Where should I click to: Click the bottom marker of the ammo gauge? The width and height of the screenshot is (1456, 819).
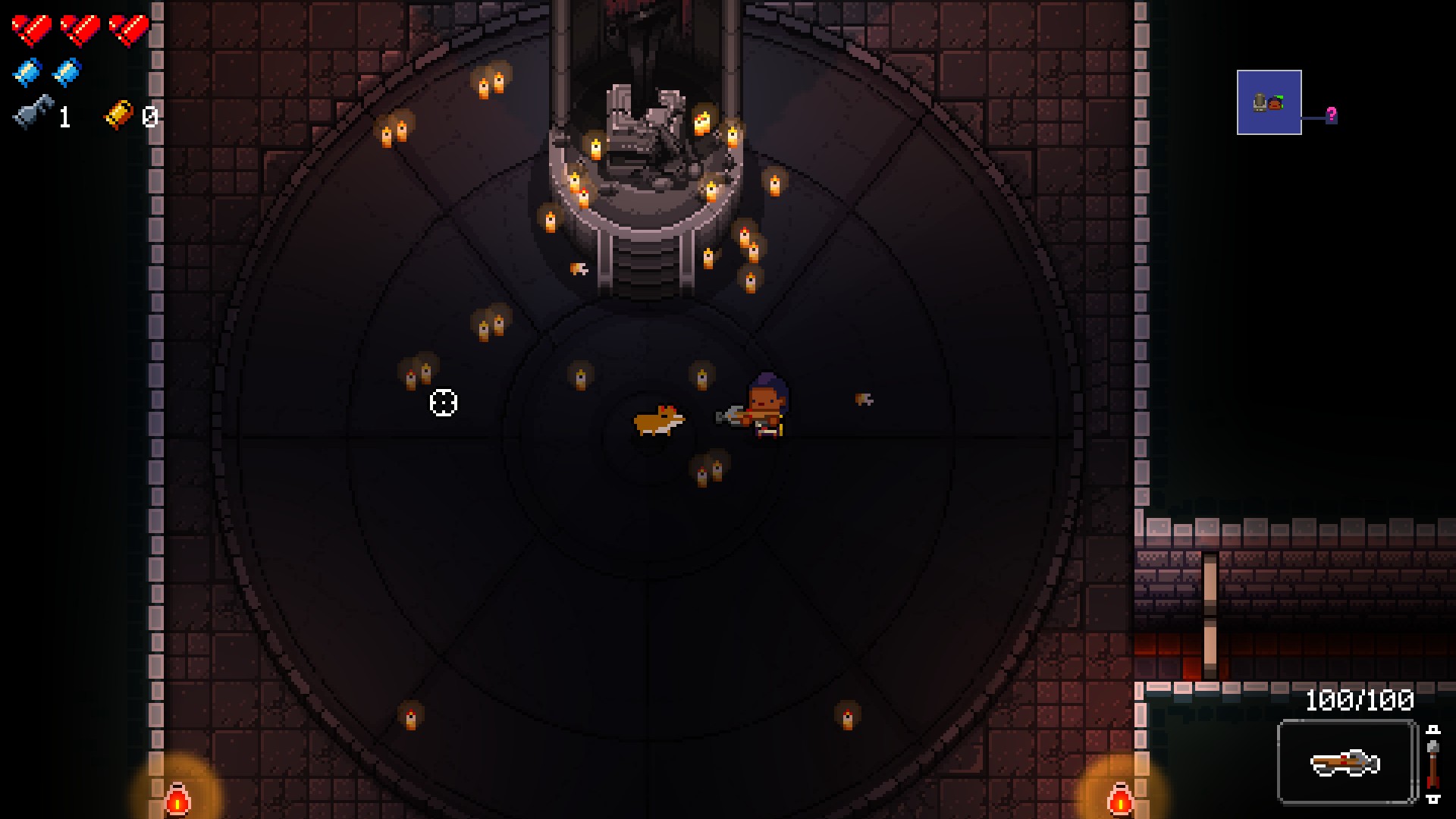point(1433,800)
